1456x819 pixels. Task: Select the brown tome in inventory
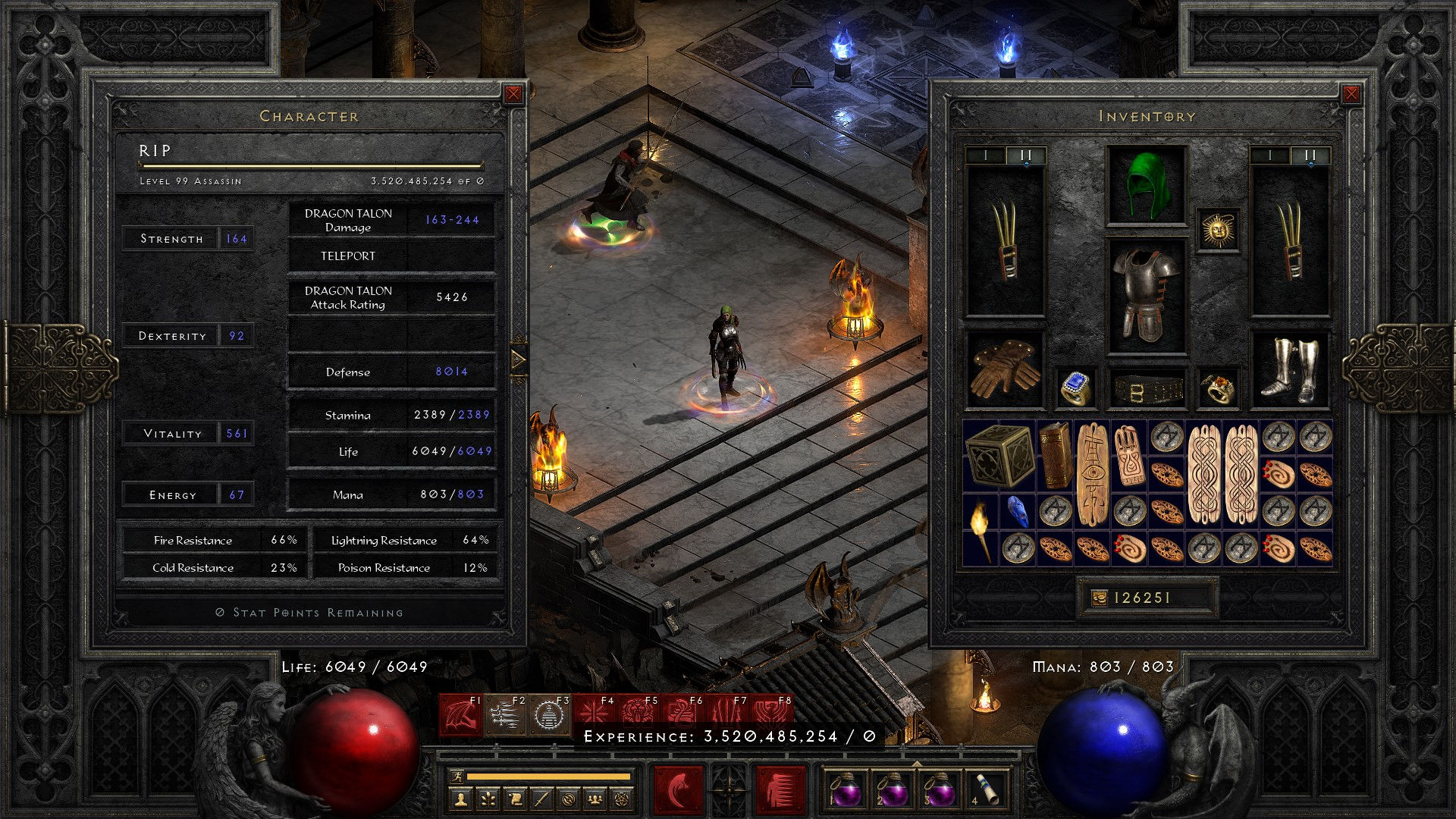pyautogui.click(x=1055, y=455)
